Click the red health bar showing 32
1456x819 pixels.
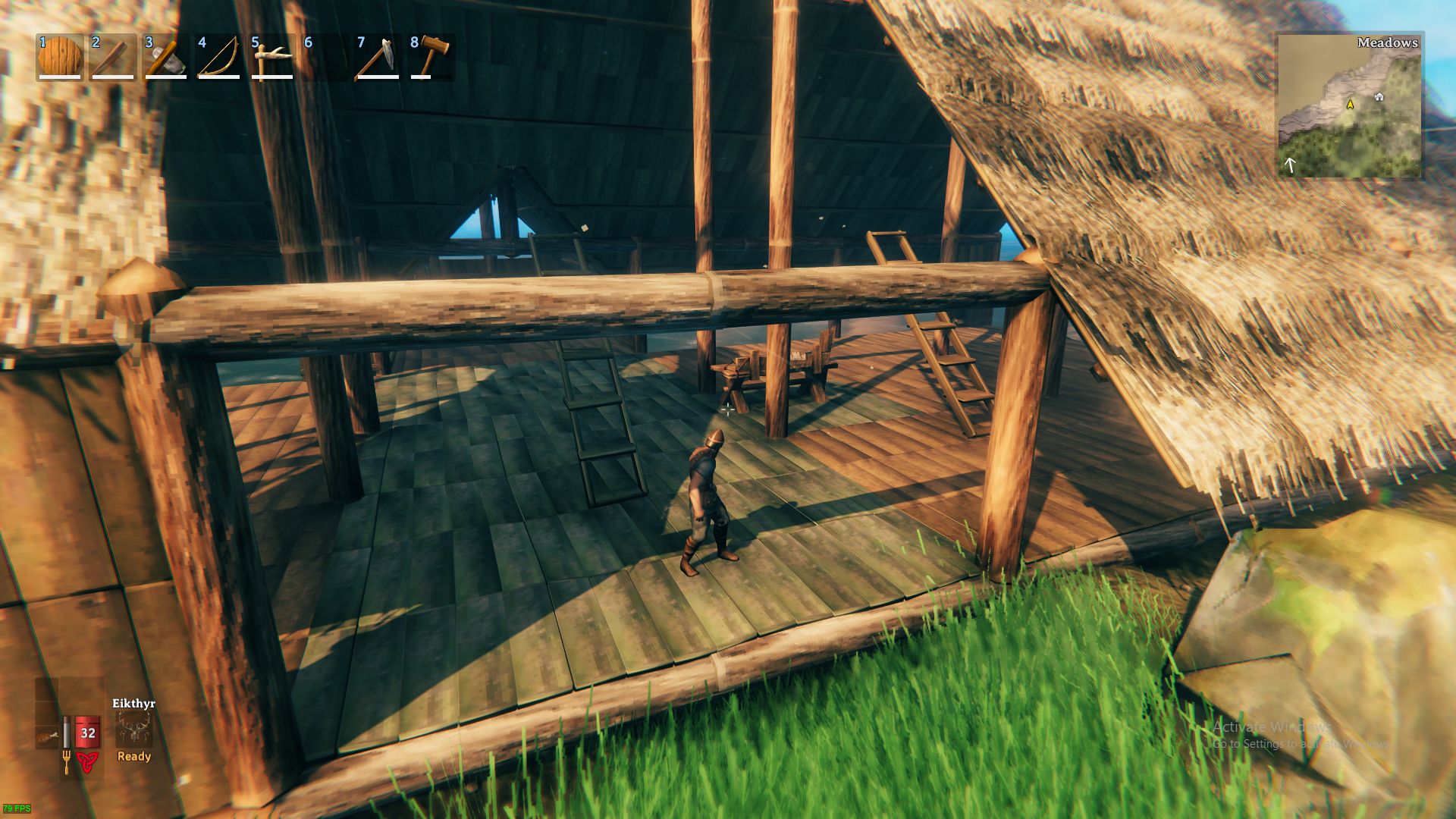coord(87,732)
